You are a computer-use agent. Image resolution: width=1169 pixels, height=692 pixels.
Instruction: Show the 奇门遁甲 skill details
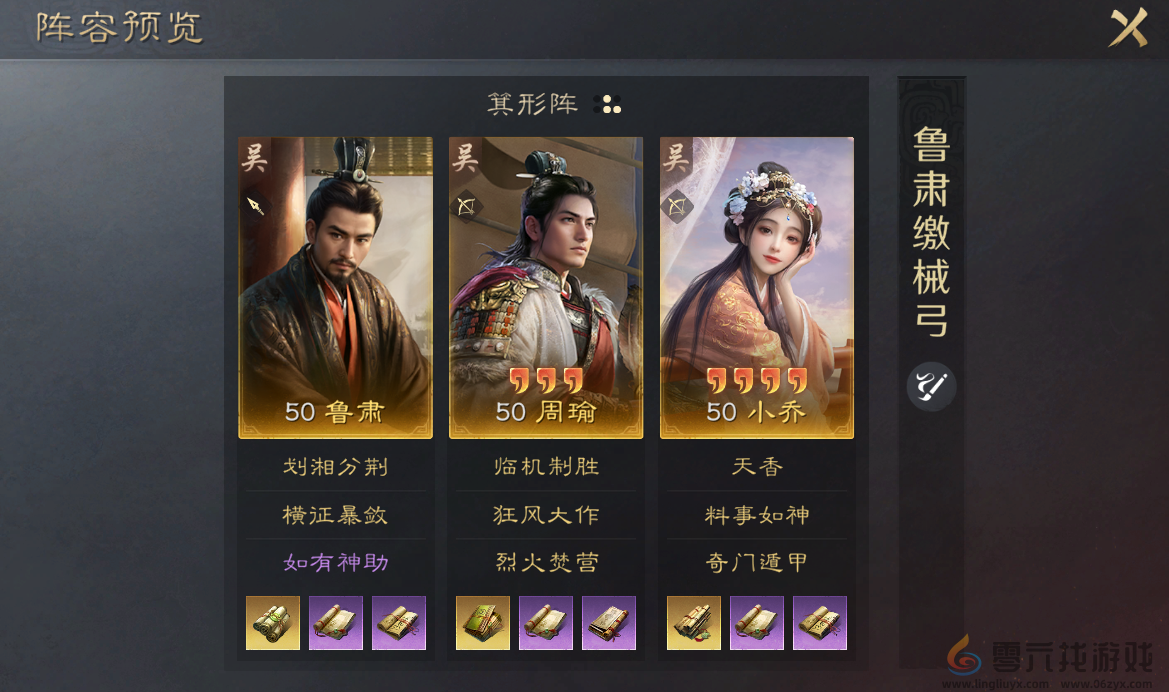click(x=757, y=563)
